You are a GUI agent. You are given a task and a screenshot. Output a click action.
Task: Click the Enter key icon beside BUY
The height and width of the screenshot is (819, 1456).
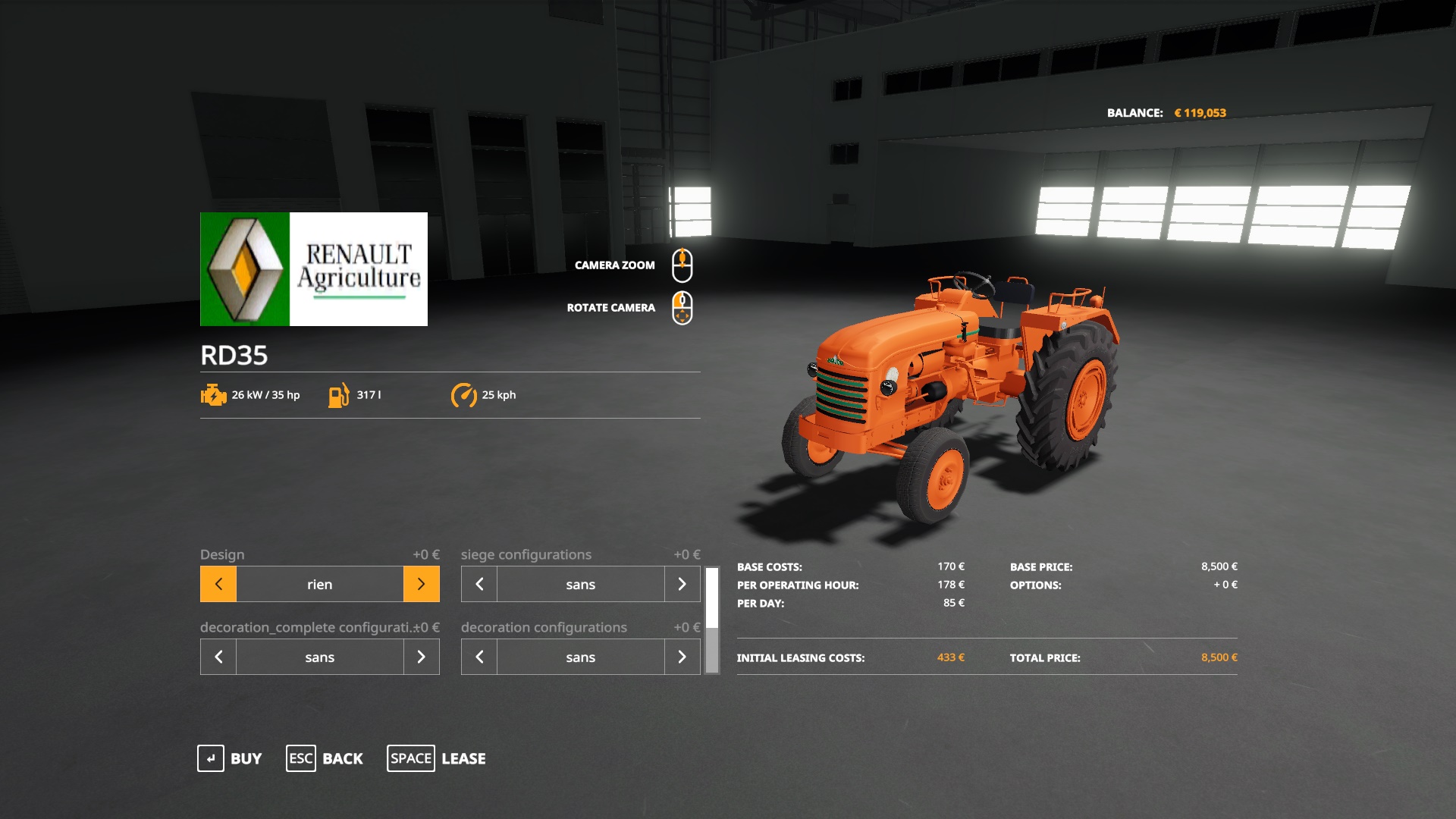tap(210, 758)
